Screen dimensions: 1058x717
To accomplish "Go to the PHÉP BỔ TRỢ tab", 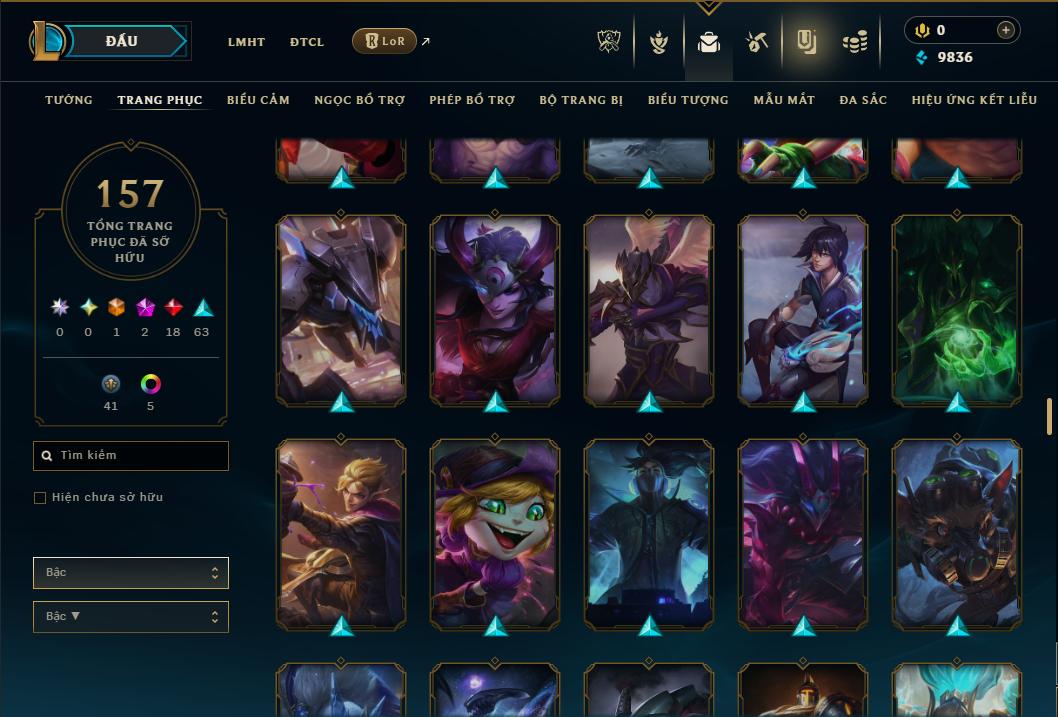I will pos(472,100).
